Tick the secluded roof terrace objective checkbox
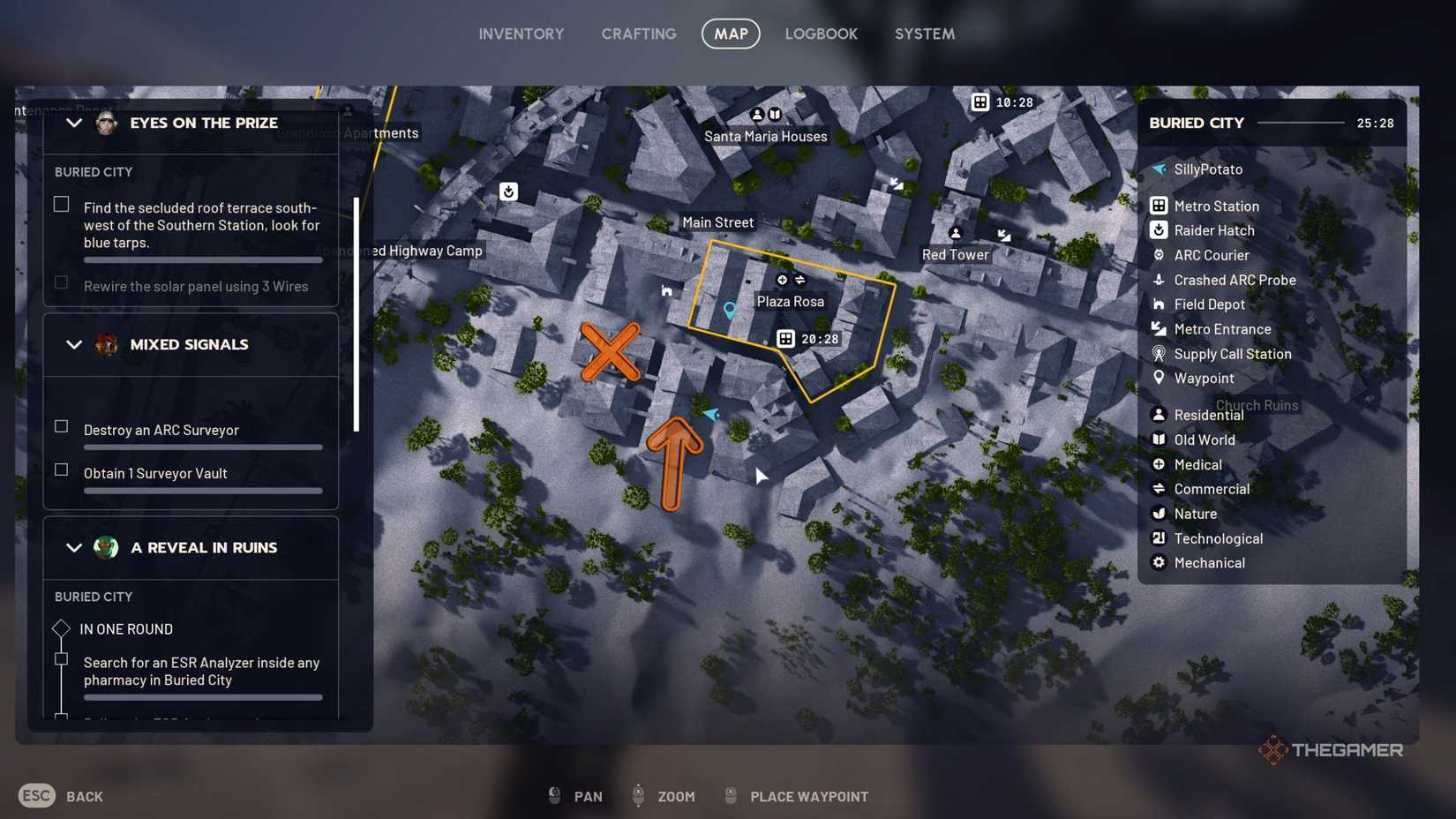 click(61, 204)
